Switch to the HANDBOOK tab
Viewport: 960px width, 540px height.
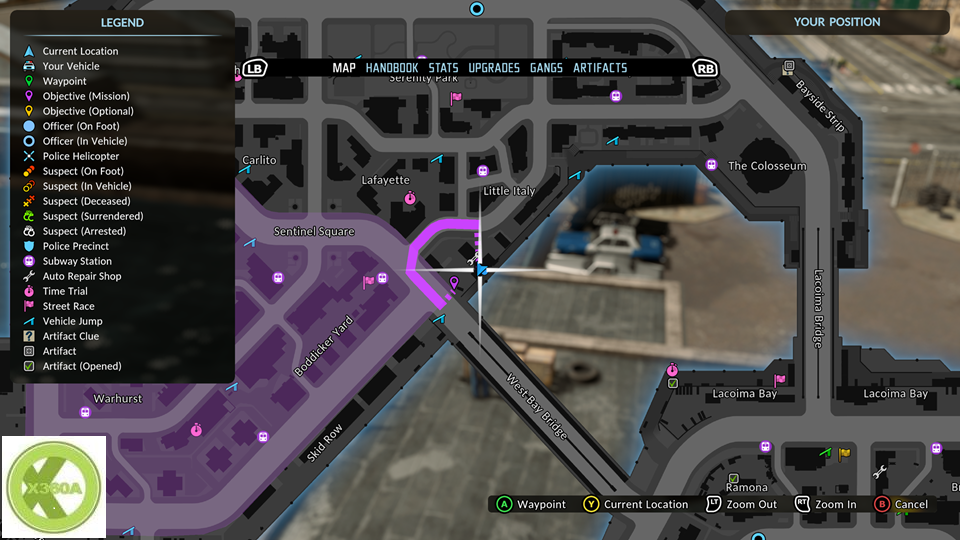pyautogui.click(x=392, y=68)
